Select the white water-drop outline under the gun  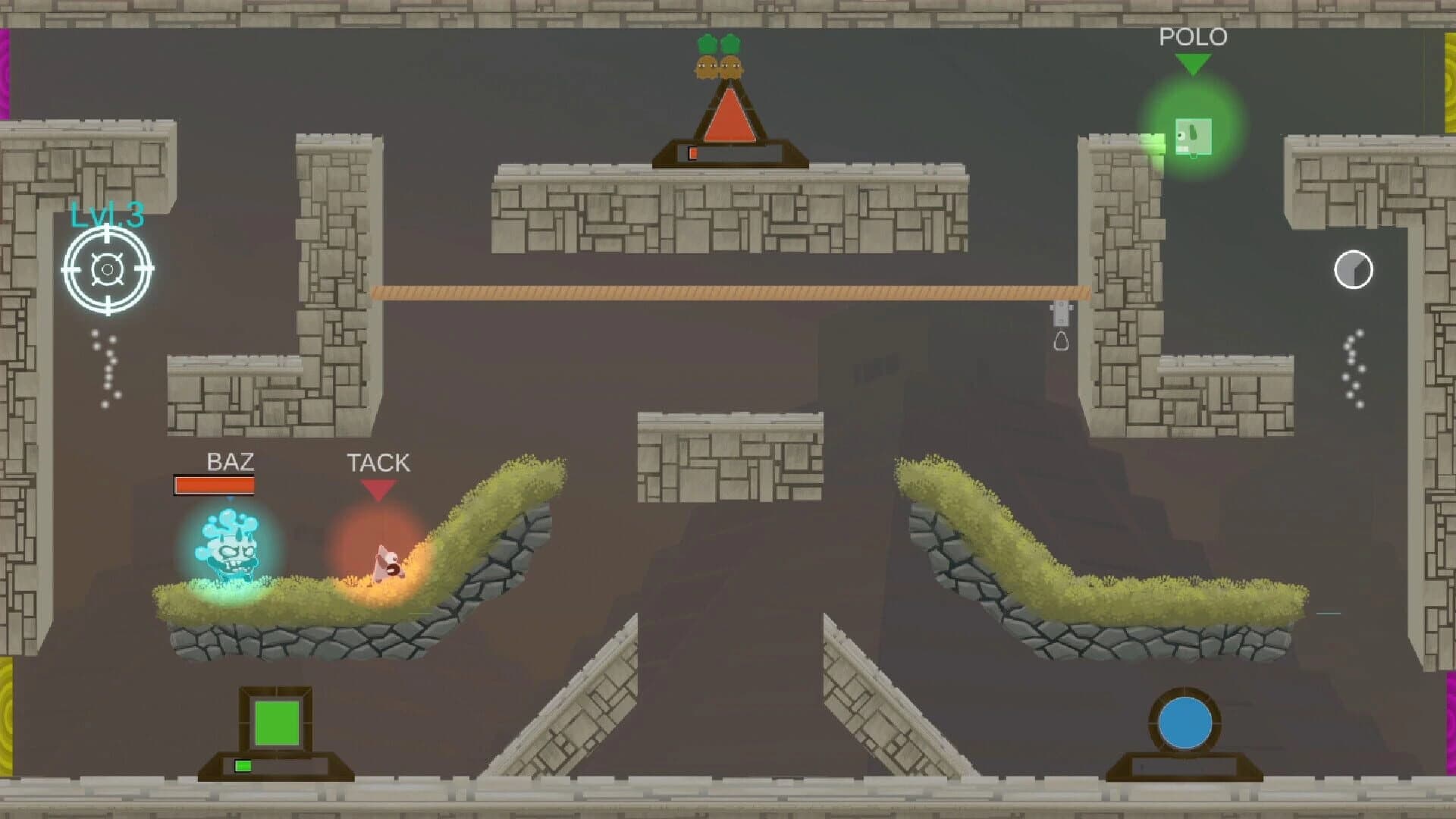pos(1061,341)
